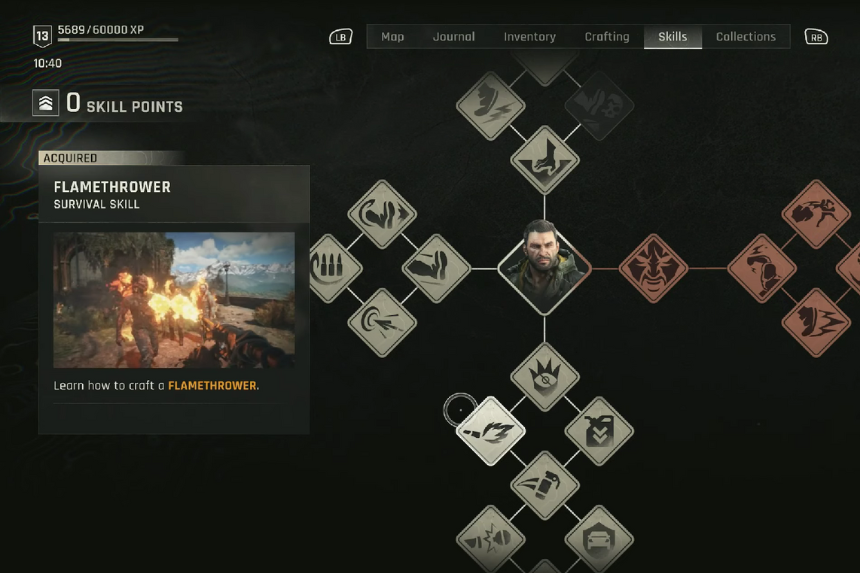Choose the bullets skill node
Screen dimensions: 860x573
[x=327, y=268]
